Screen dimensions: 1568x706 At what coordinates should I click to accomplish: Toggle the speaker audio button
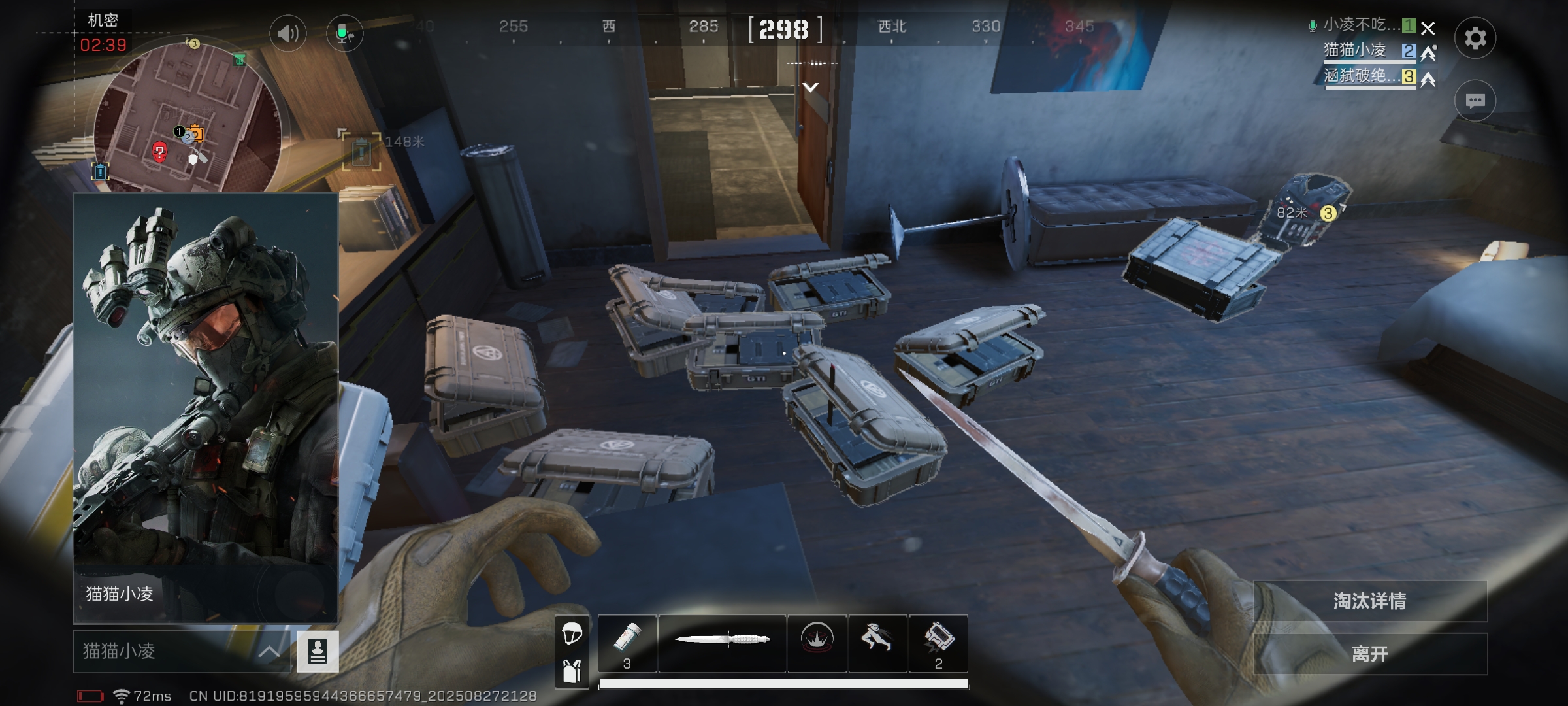click(x=287, y=33)
